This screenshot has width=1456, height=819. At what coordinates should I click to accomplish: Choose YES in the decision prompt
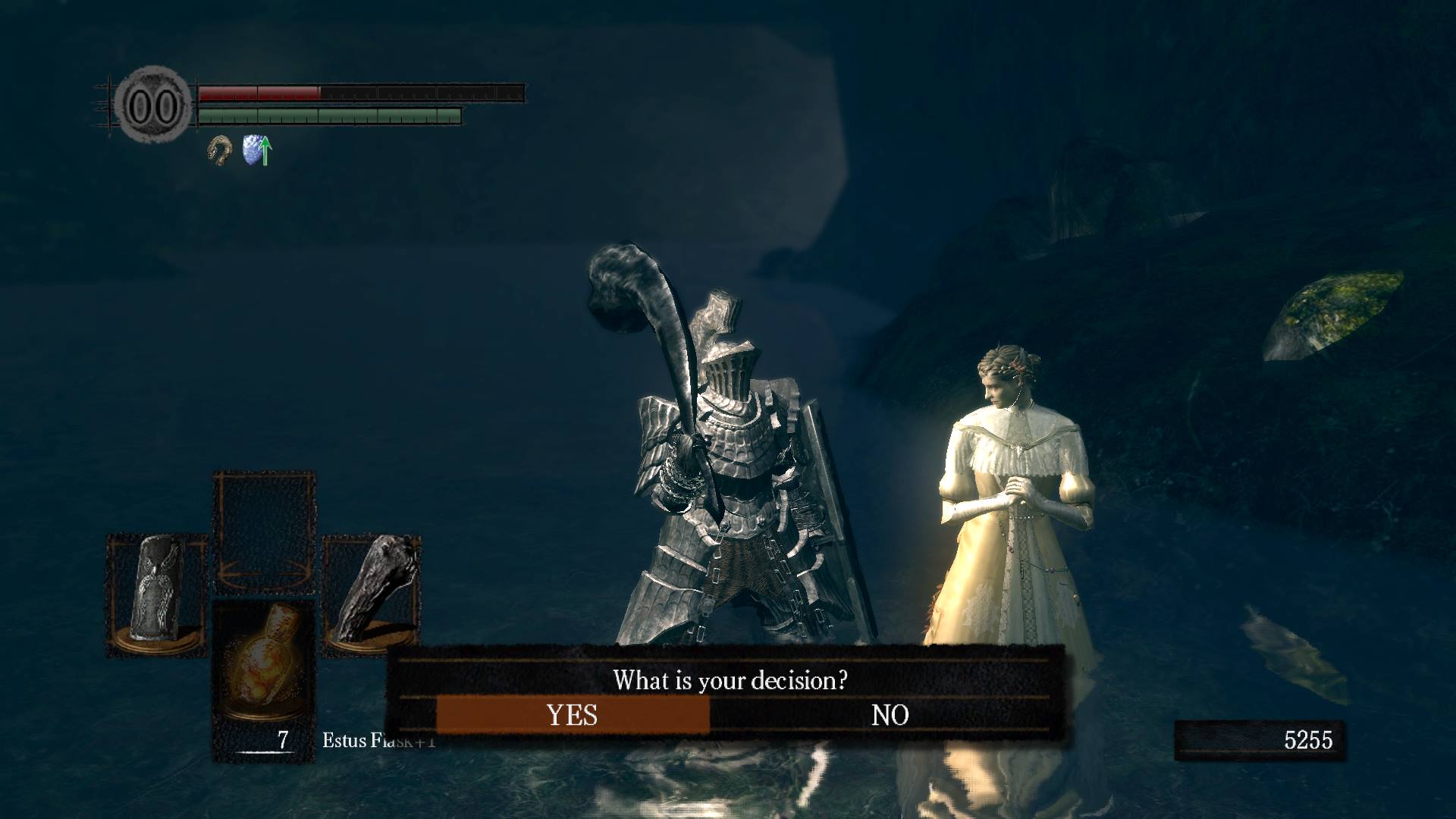click(573, 715)
